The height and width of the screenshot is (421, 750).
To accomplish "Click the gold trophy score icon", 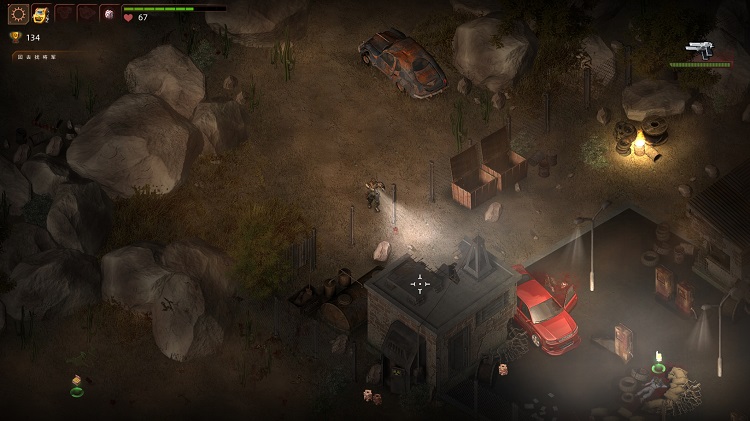I will click(15, 37).
